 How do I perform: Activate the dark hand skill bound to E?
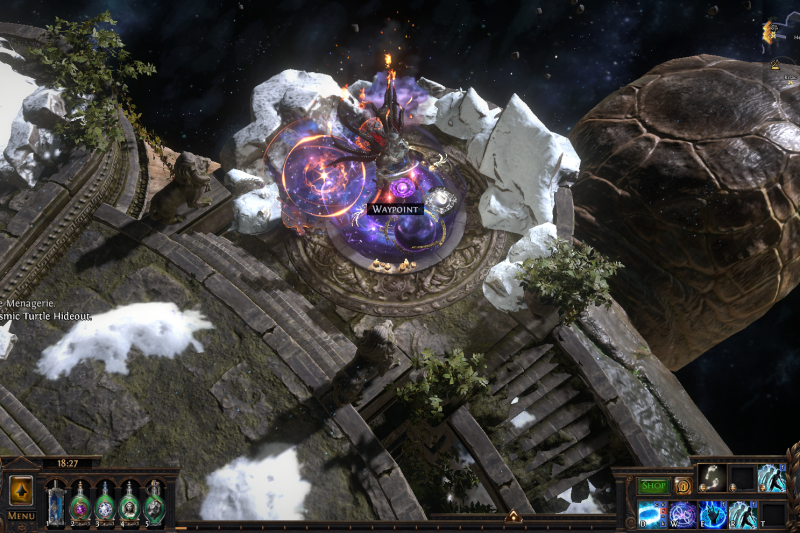click(x=712, y=514)
